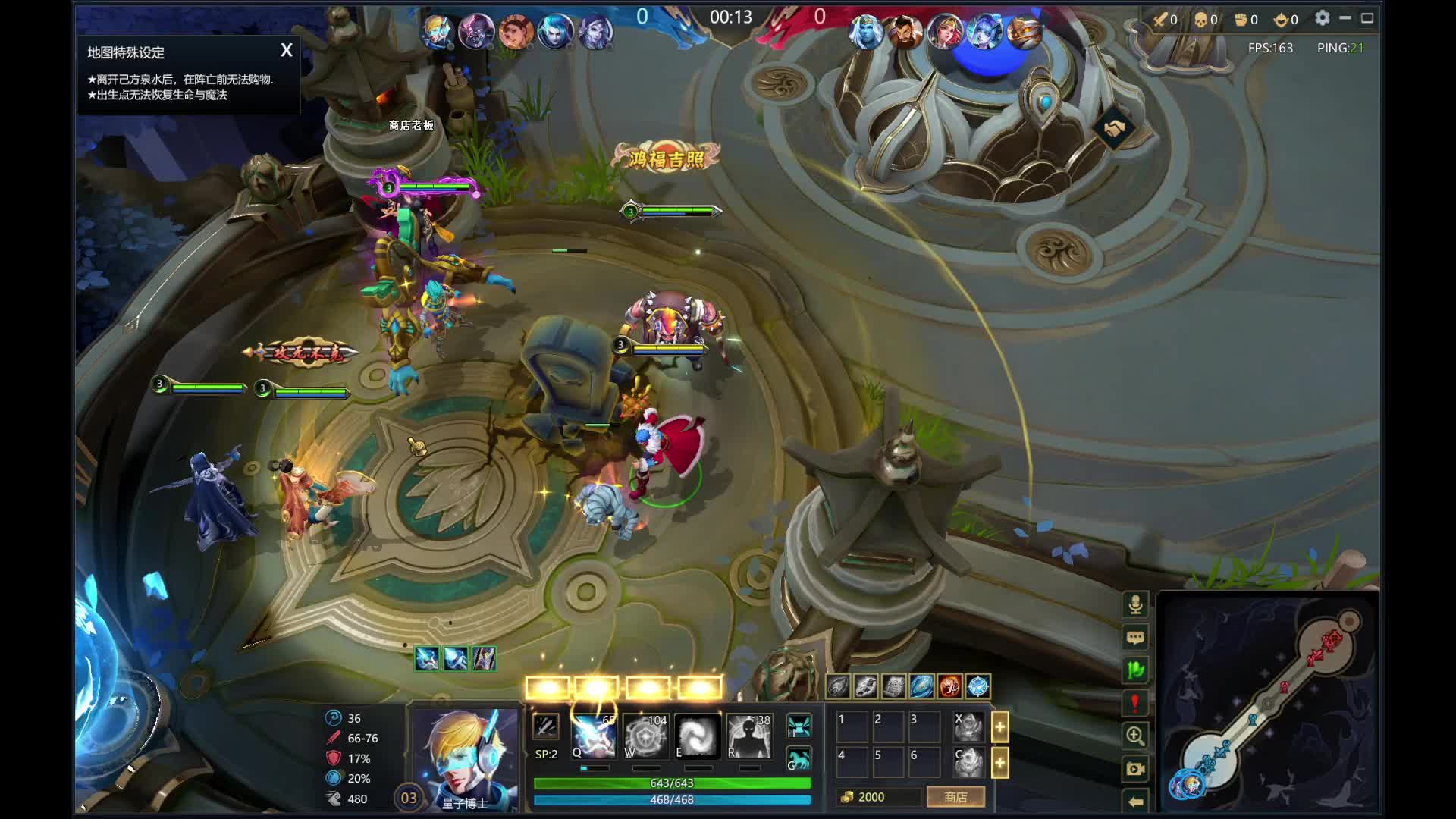Maximize the game window
Viewport: 1456px width, 819px height.
click(1367, 18)
